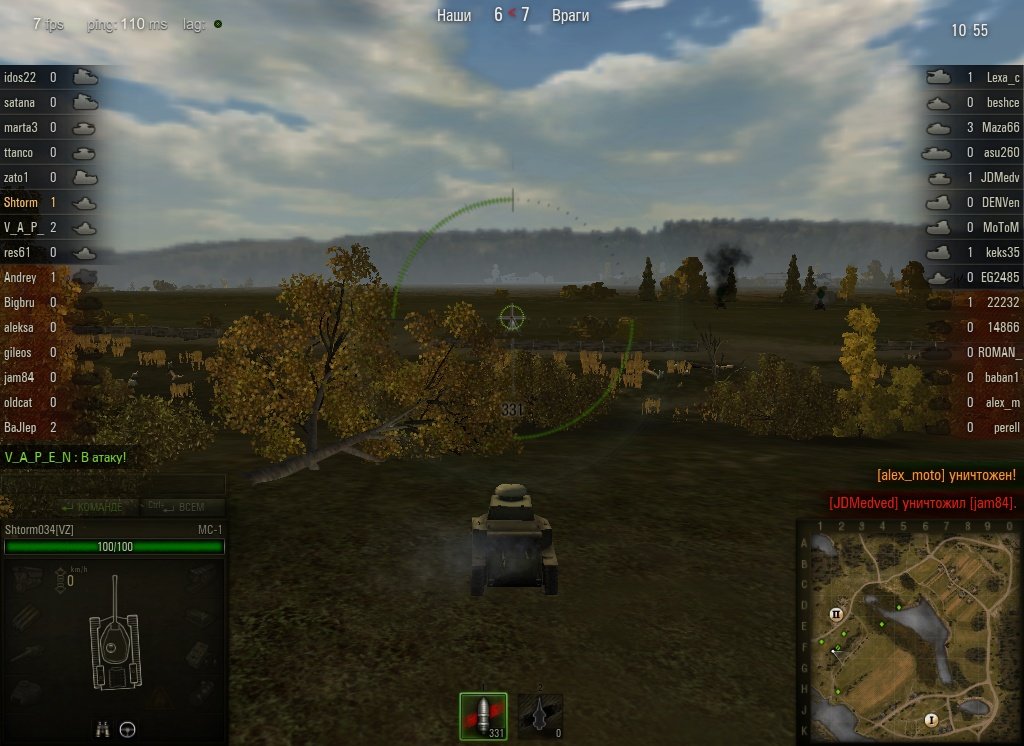Send message with the КОМАНДЕ team chat button
This screenshot has height=746, width=1024.
click(x=92, y=507)
